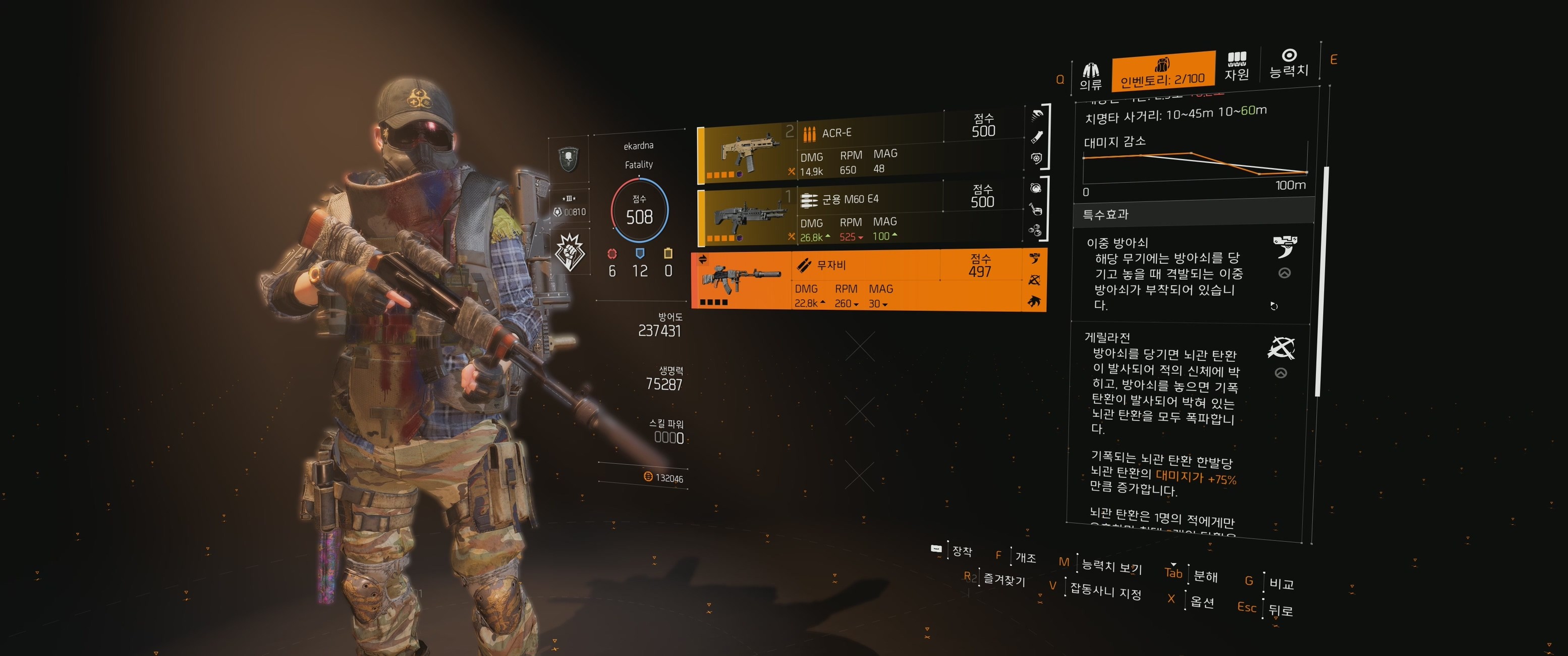This screenshot has width=1568, height=656.
Task: Open the 508 gear score circle
Action: pos(639,211)
